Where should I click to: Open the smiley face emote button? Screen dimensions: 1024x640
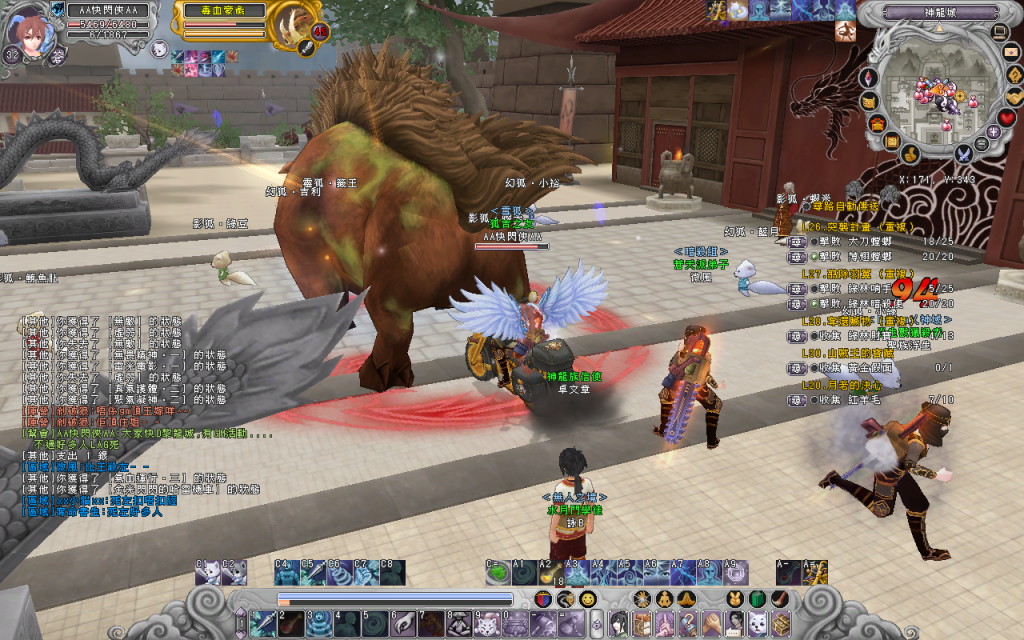(588, 599)
